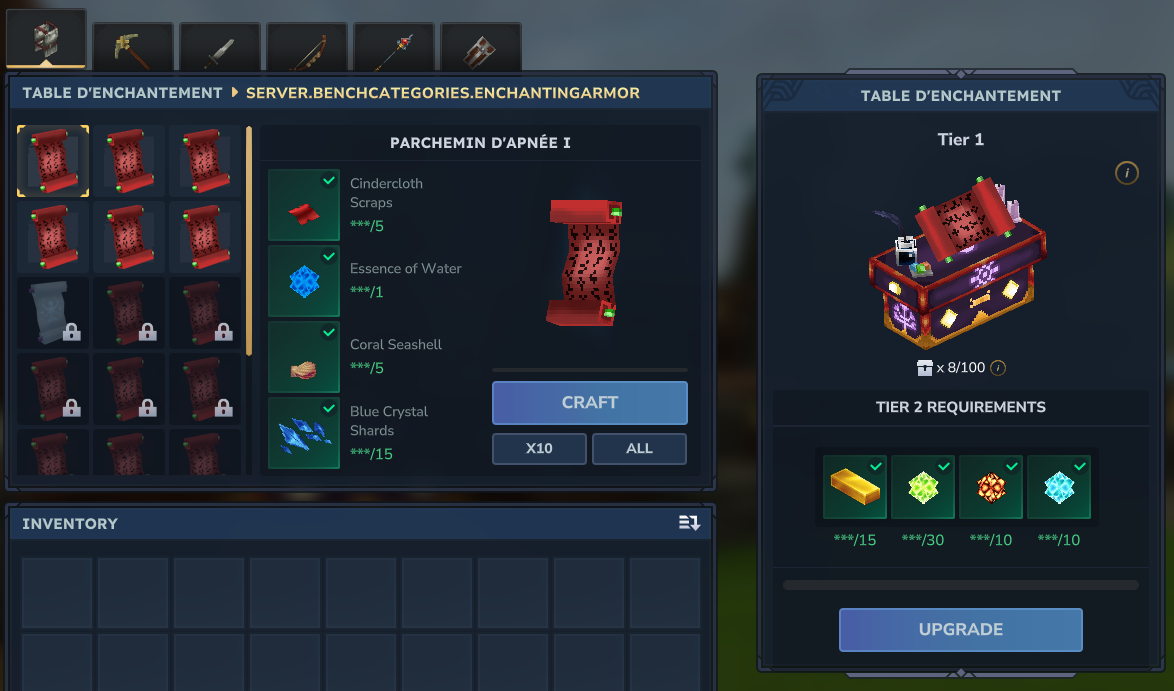The height and width of the screenshot is (691, 1174).
Task: Switch to the armor enchanting tab
Action: point(46,40)
